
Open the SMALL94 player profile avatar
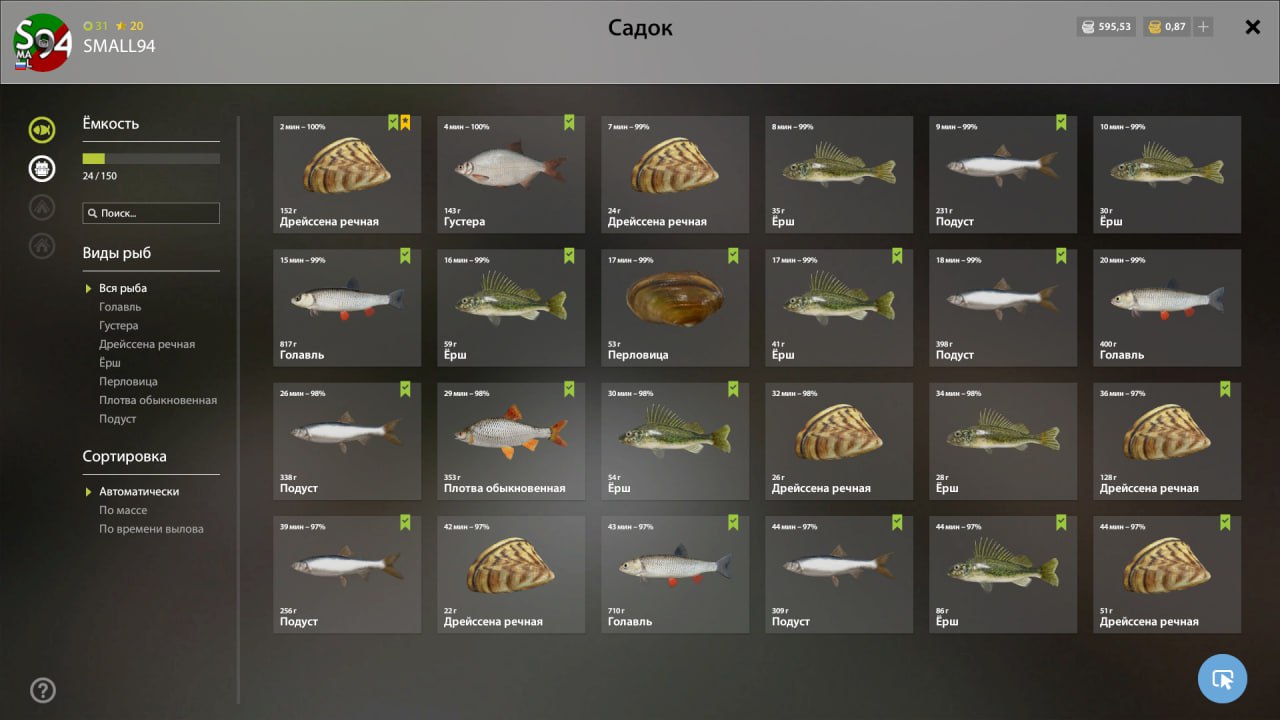click(42, 42)
